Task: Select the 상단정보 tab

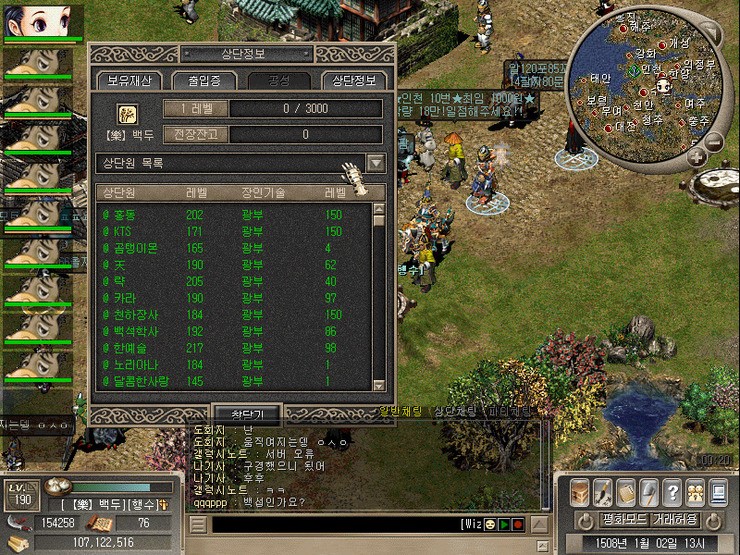Action: pyautogui.click(x=354, y=81)
